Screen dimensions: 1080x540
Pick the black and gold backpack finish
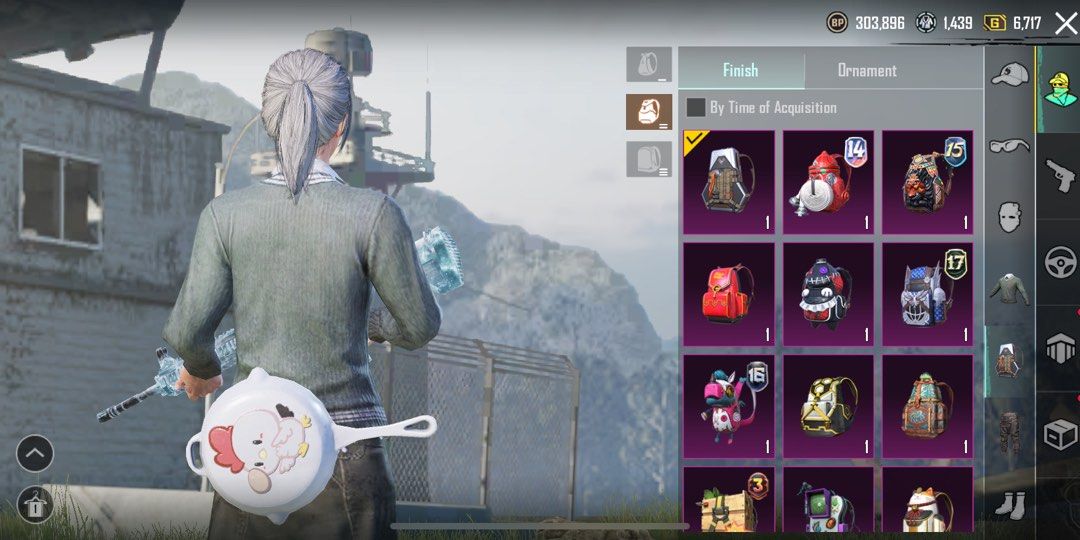click(828, 406)
